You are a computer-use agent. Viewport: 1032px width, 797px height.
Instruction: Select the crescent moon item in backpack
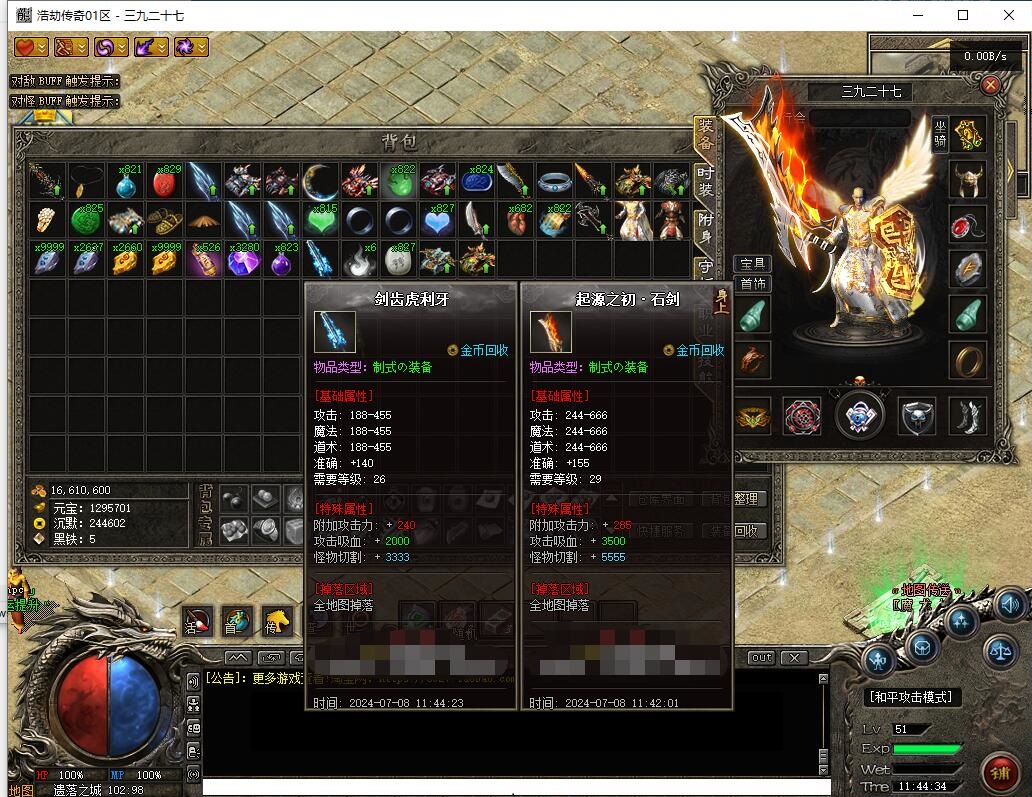click(320, 181)
